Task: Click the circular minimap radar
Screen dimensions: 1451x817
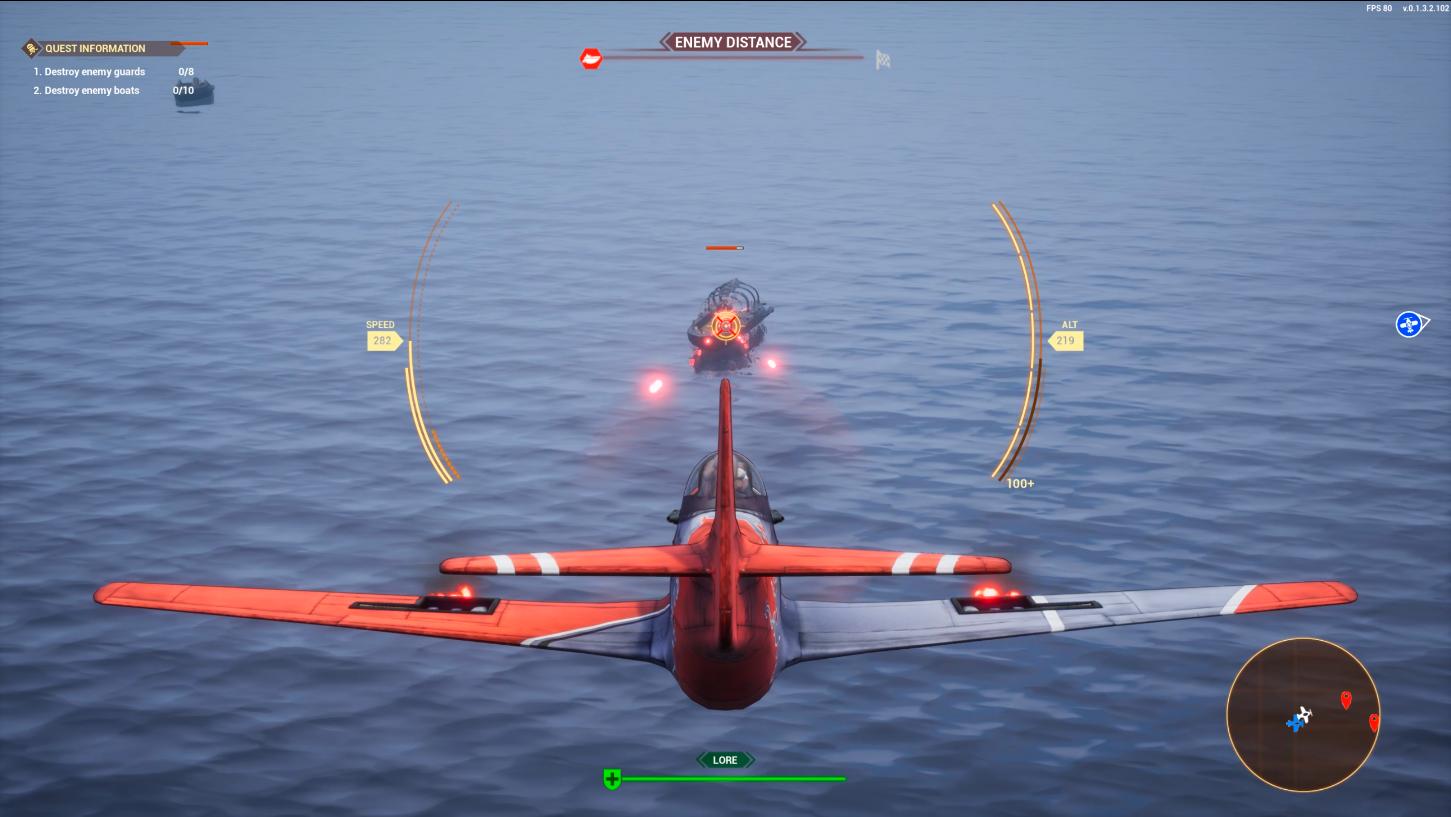Action: coord(1302,715)
